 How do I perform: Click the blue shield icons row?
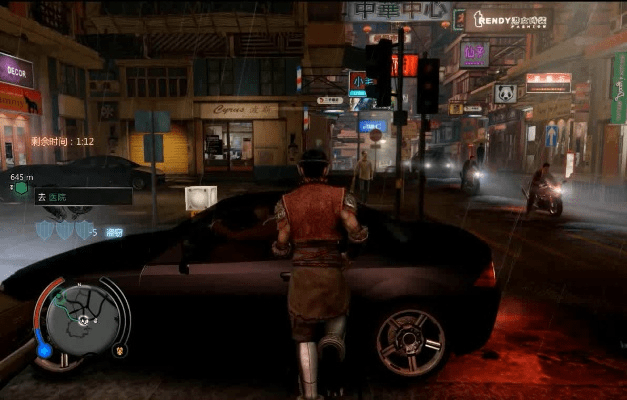pyautogui.click(x=57, y=230)
